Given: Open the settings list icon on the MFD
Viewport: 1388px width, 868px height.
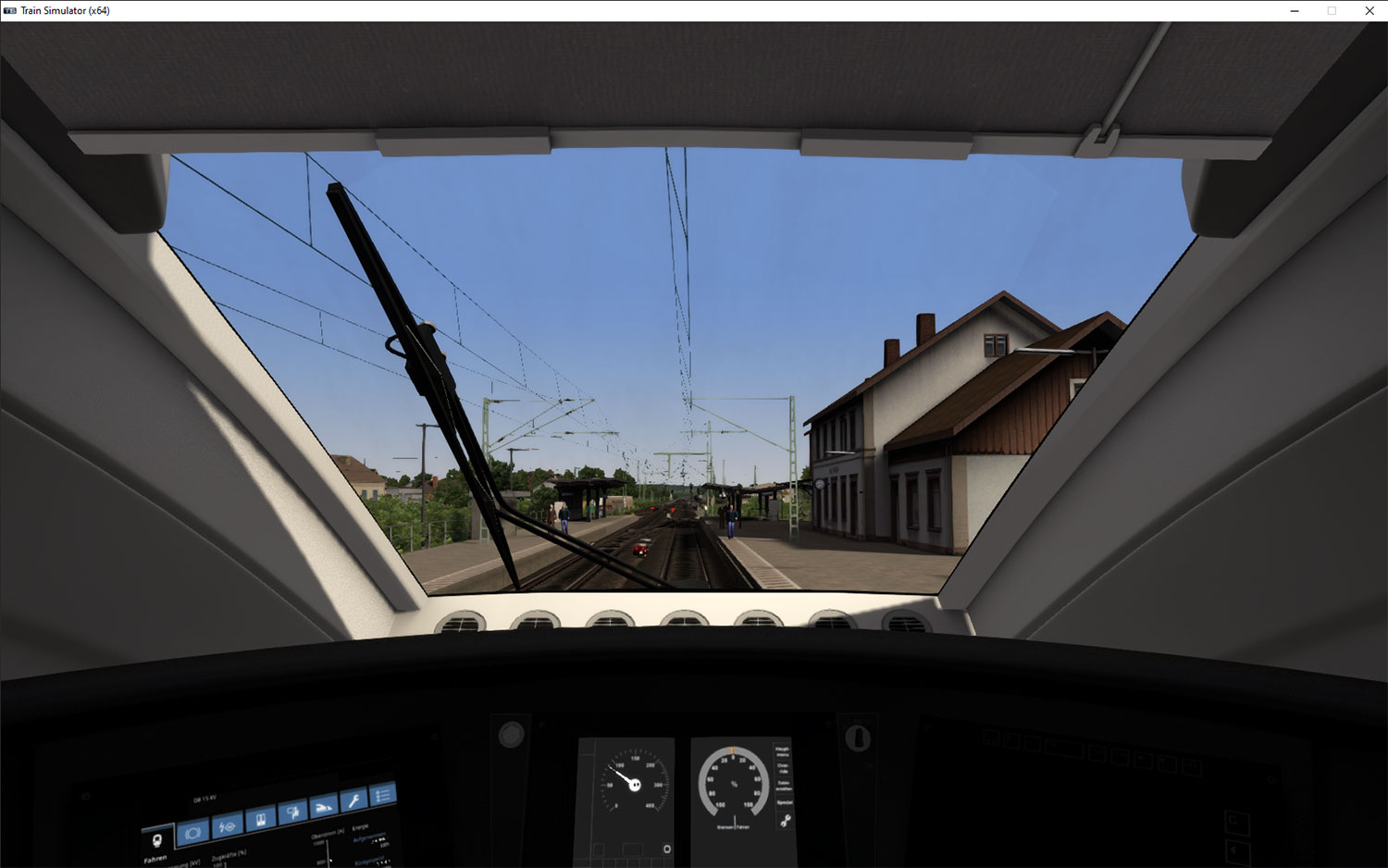Looking at the screenshot, I should [383, 794].
